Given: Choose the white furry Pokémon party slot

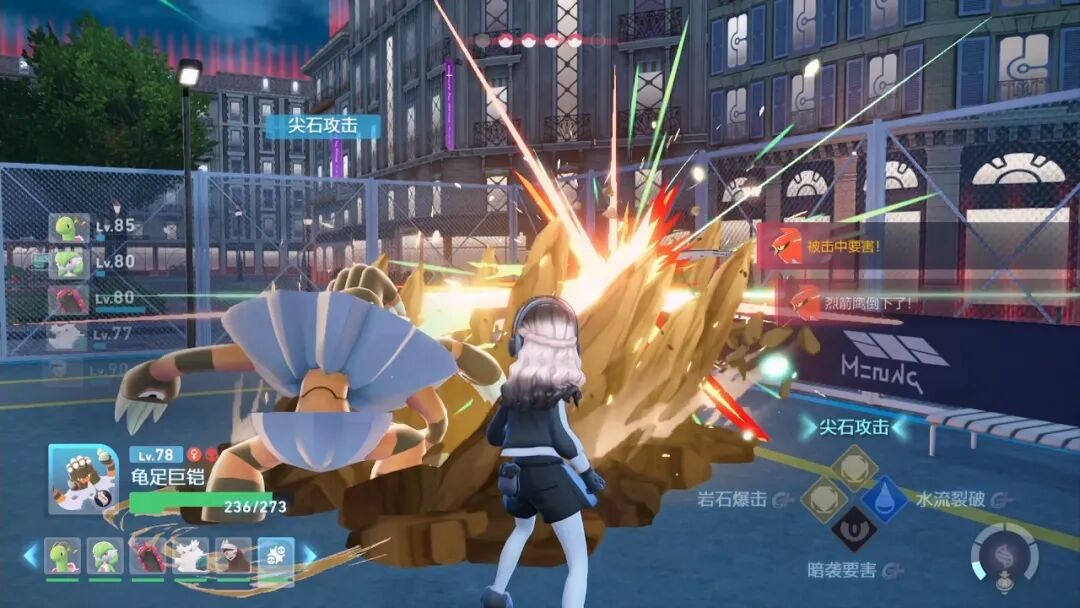Looking at the screenshot, I should (190, 556).
